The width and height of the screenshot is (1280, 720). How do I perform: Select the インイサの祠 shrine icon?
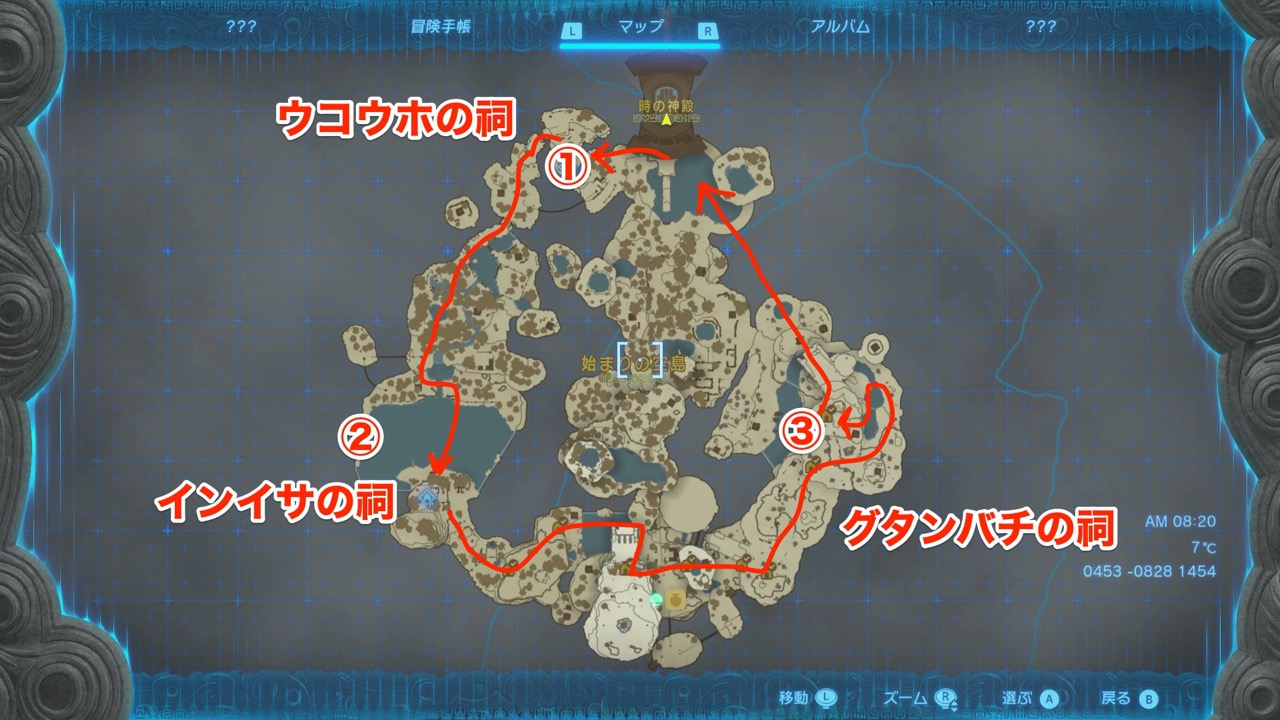coord(426,497)
